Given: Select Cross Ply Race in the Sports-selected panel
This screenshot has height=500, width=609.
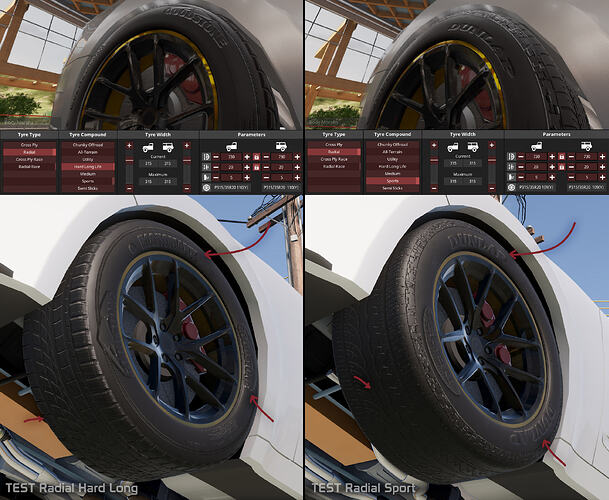Looking at the screenshot, I should click(333, 159).
